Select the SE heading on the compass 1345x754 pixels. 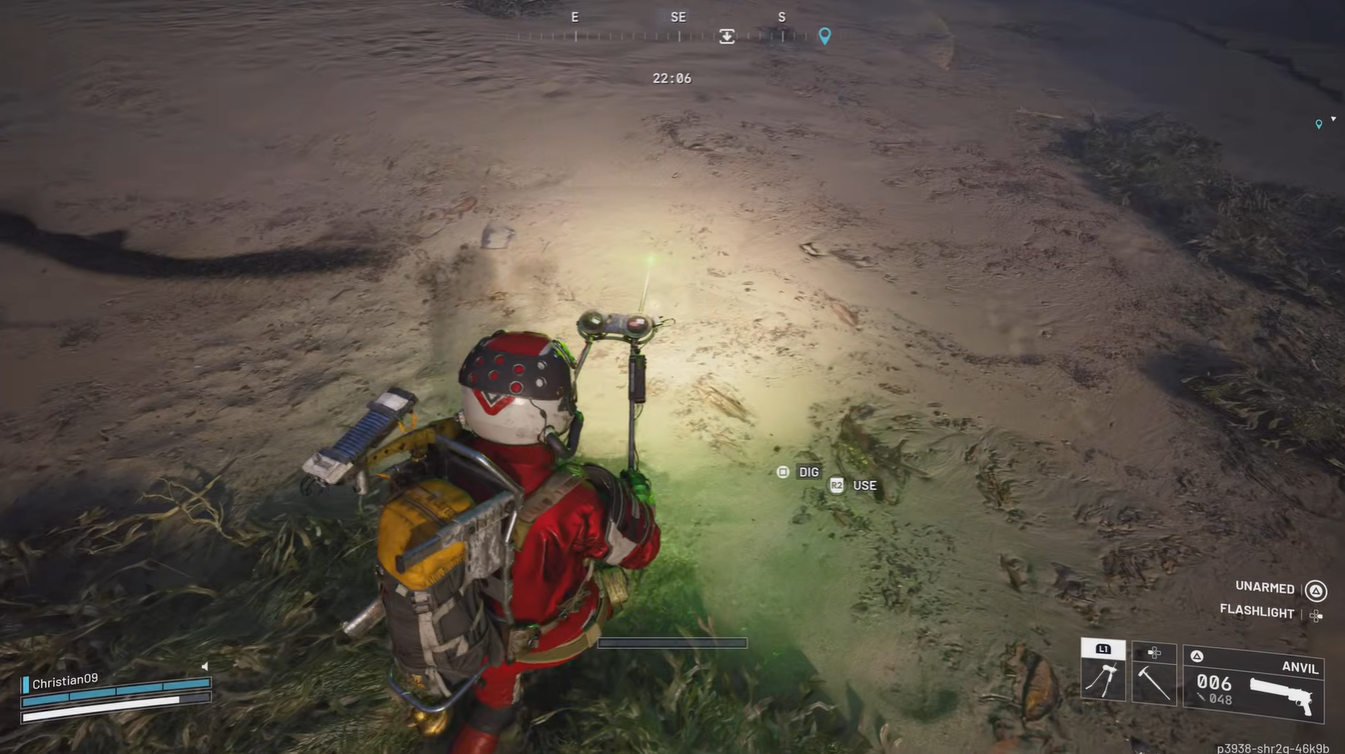pyautogui.click(x=677, y=16)
